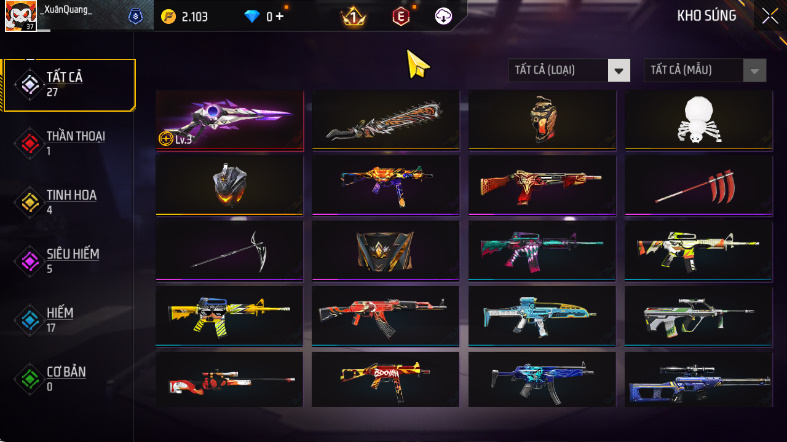This screenshot has width=787, height=442.
Task: Open the Tất Cả (Loại) dropdown
Action: [x=570, y=70]
